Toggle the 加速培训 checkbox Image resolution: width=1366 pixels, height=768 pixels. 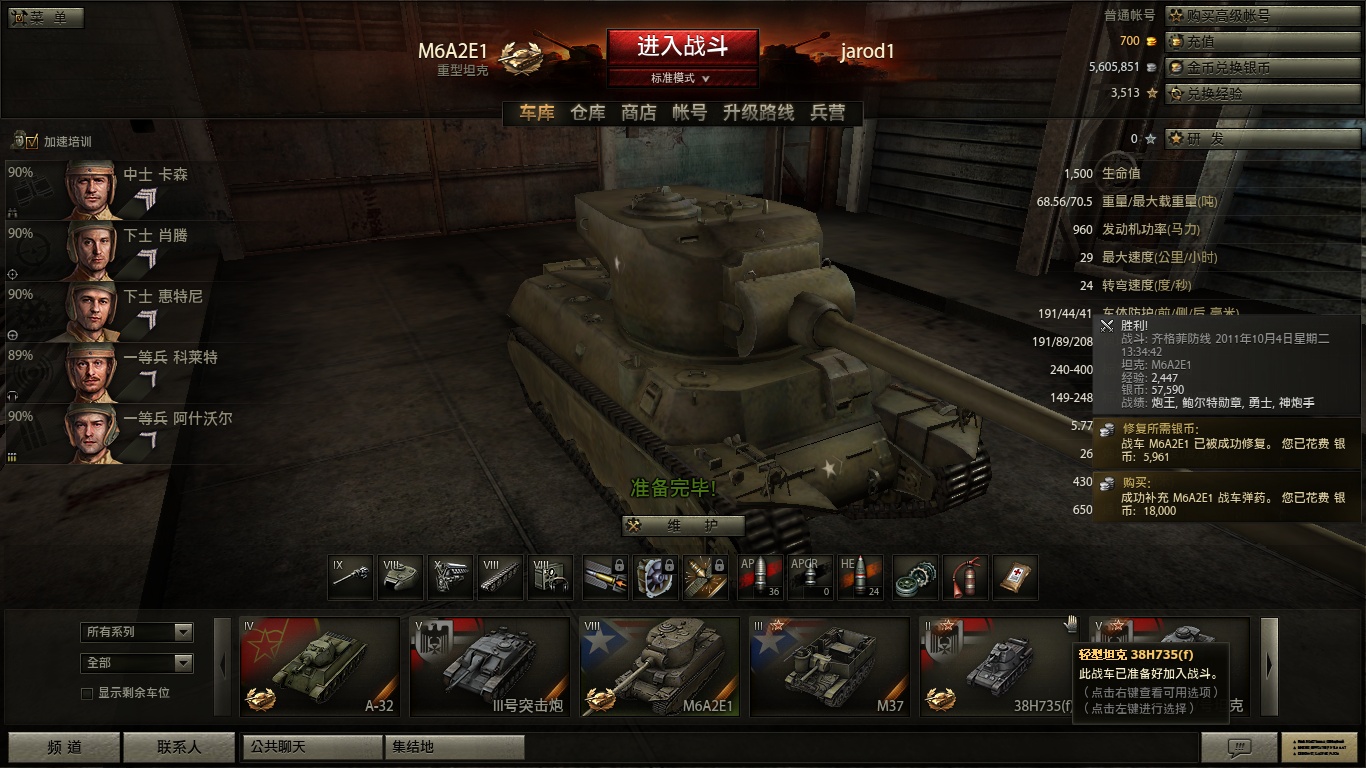click(31, 142)
